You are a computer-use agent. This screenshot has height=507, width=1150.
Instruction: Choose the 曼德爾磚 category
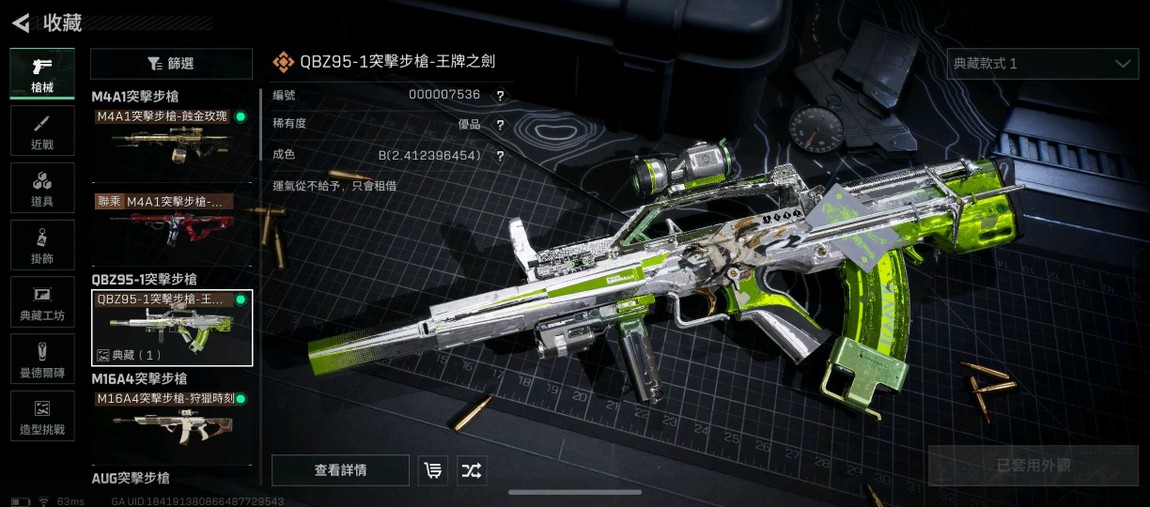[x=42, y=359]
